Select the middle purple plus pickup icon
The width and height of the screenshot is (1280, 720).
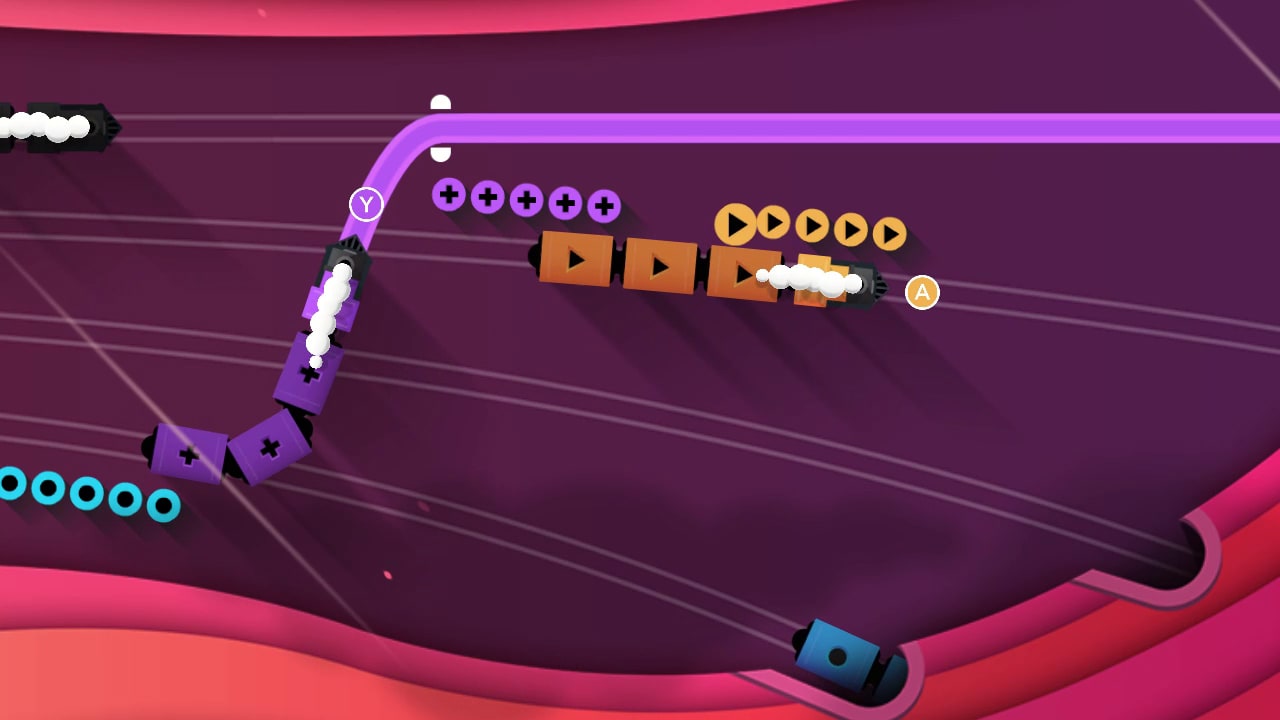pos(525,200)
